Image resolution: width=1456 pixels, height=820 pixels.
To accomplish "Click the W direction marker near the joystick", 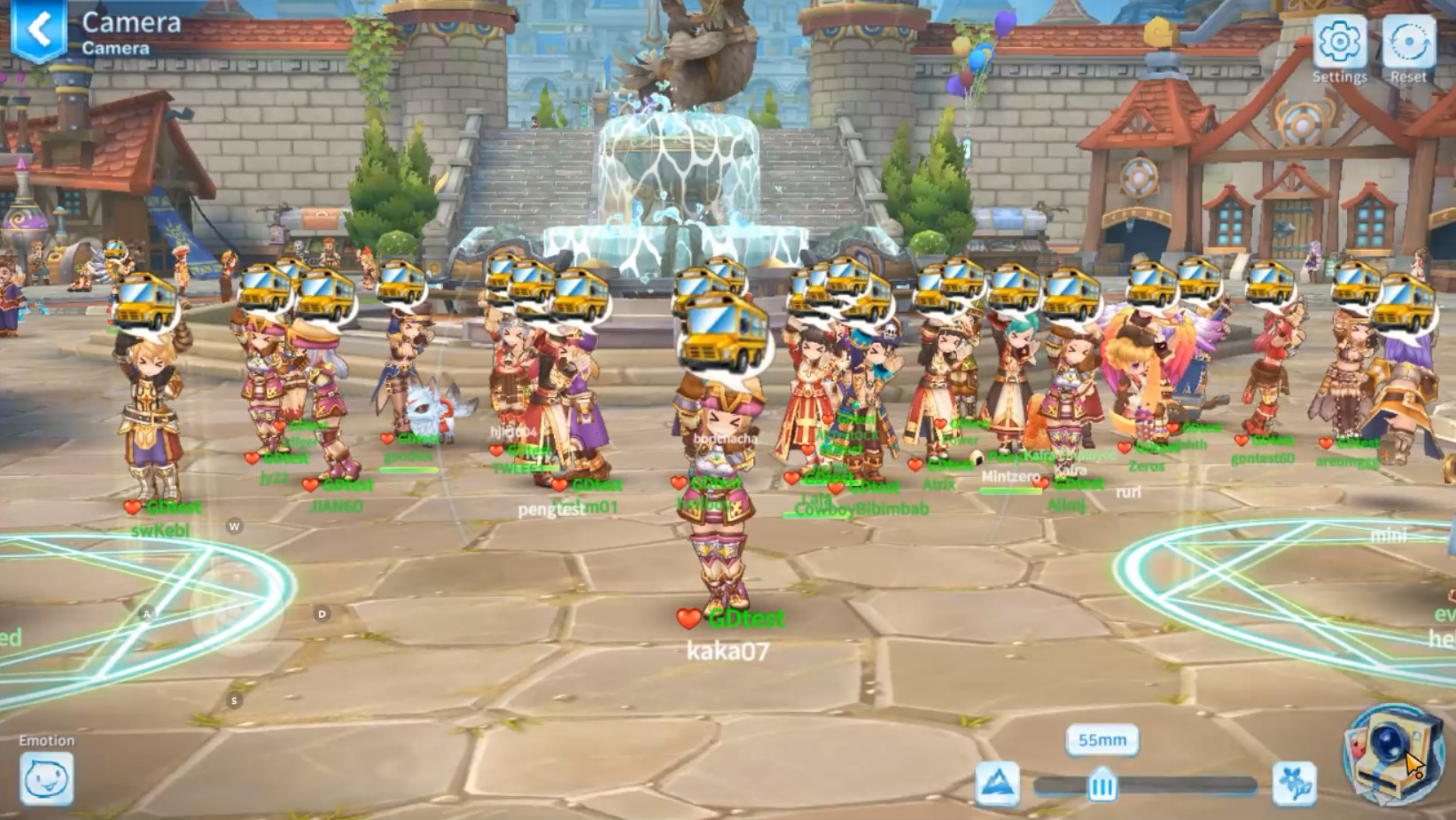I will pos(233,525).
